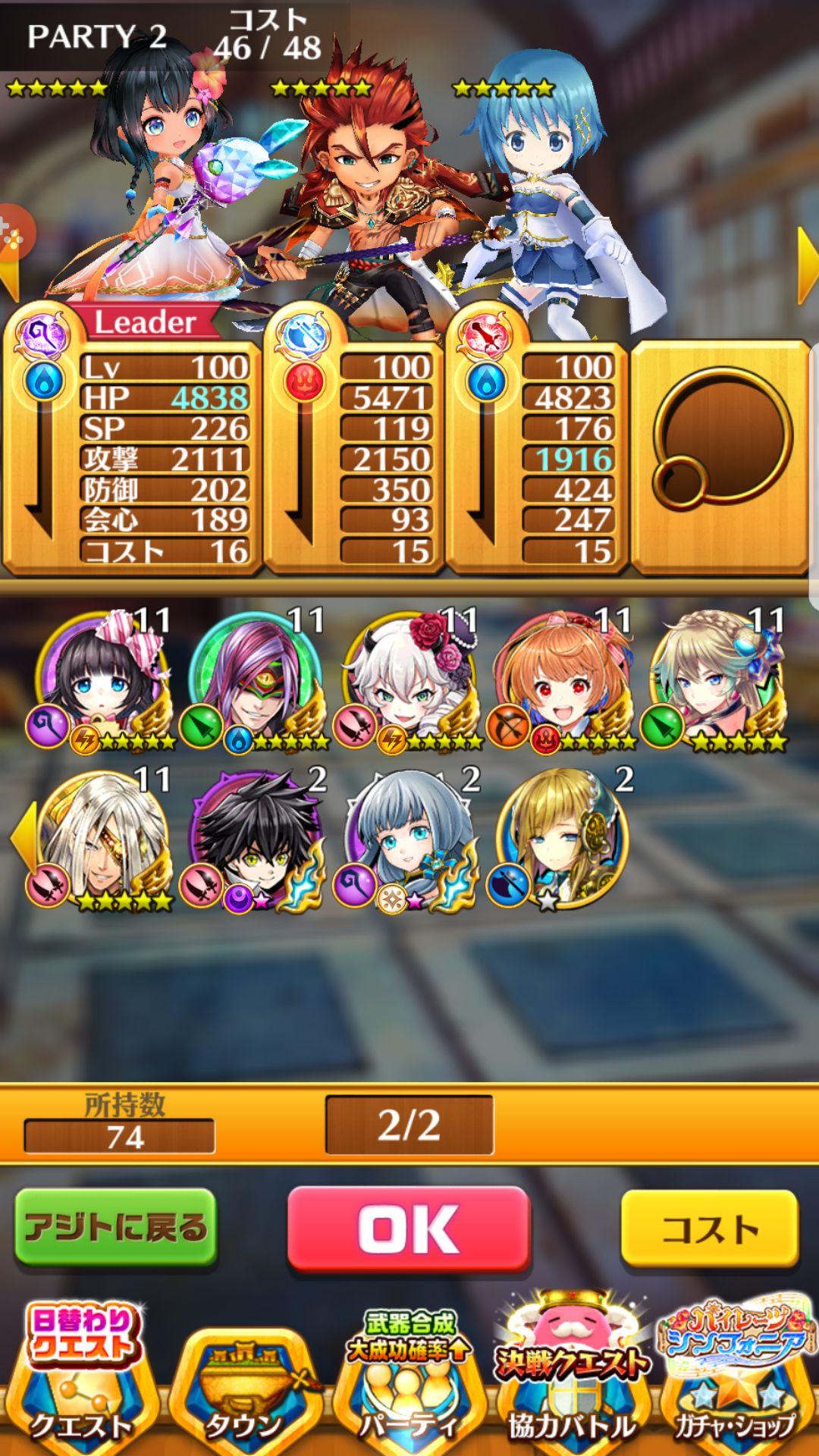Pick the white-haired horned character with roses
This screenshot has width=819, height=1456.
(x=409, y=679)
